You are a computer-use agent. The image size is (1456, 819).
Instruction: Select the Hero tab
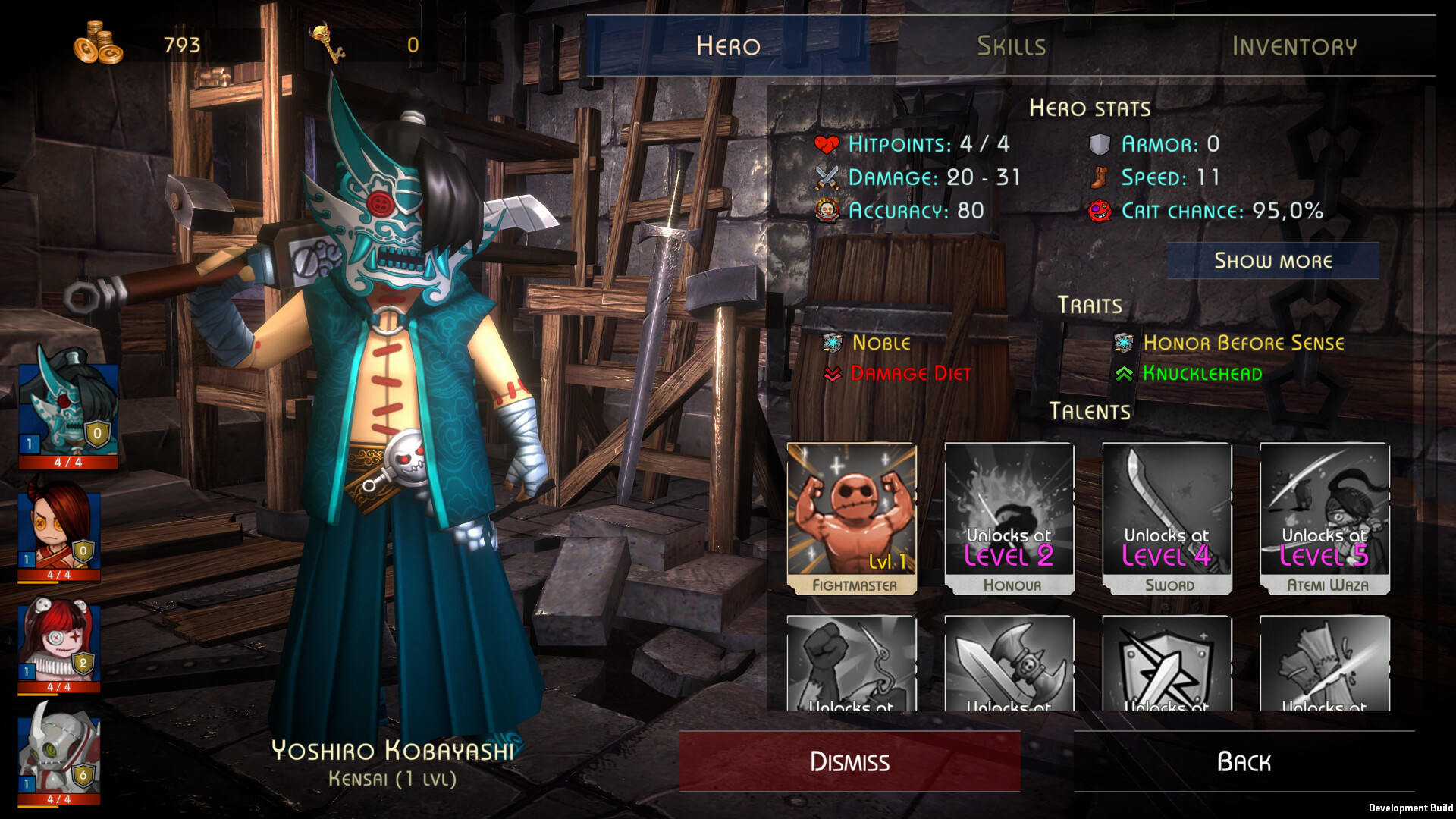pyautogui.click(x=728, y=45)
